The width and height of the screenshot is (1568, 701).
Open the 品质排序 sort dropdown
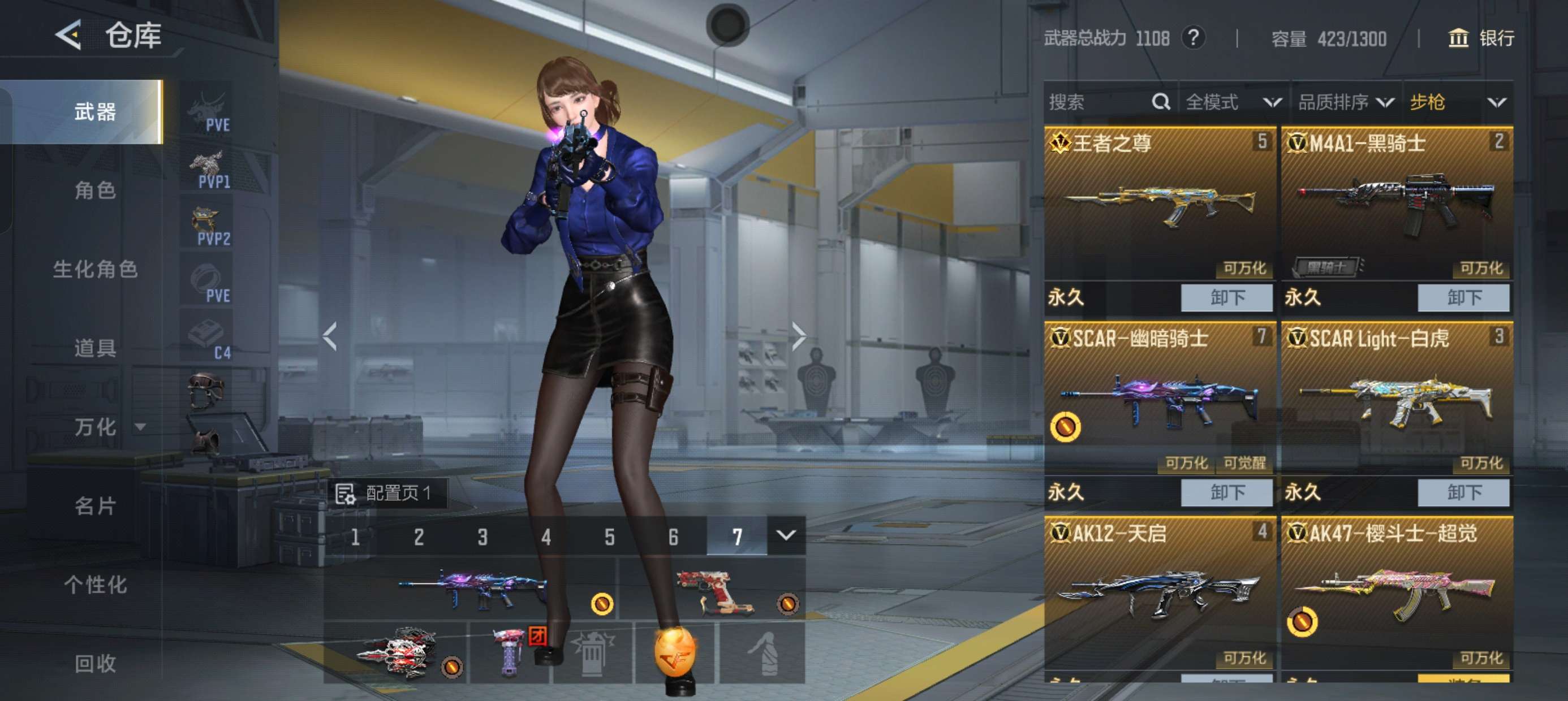click(x=1345, y=102)
